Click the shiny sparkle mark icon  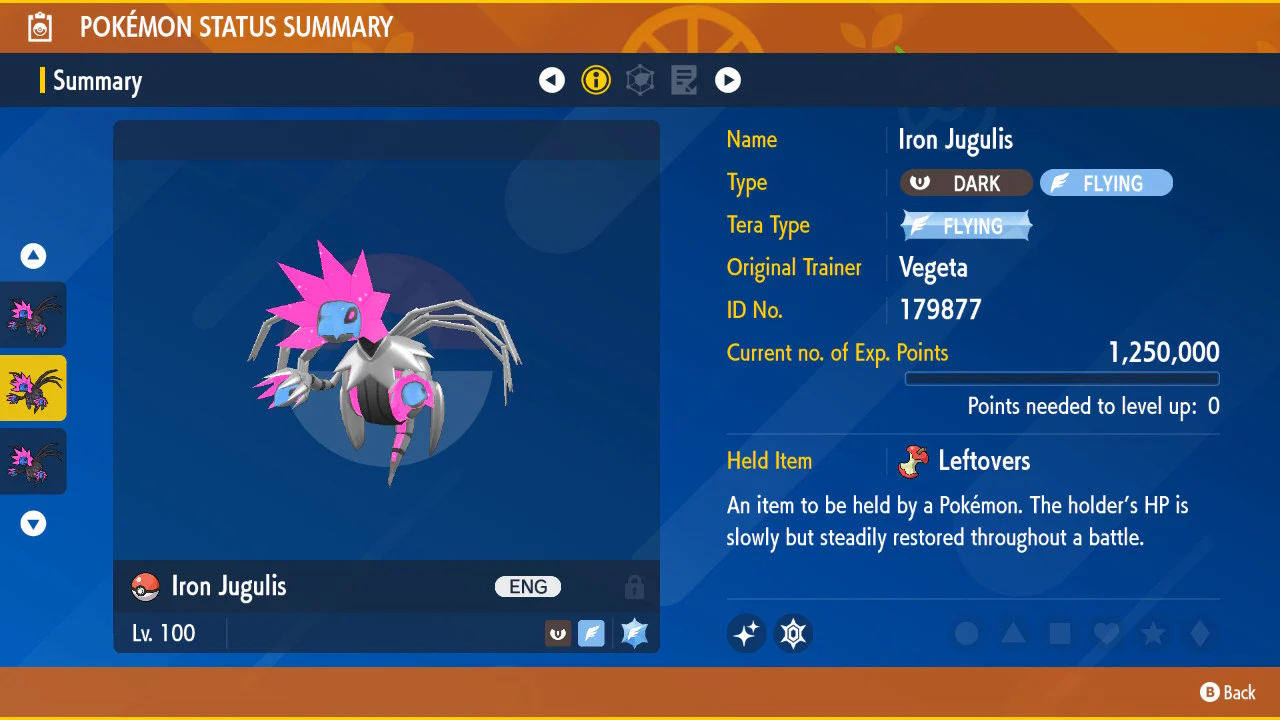(x=746, y=633)
